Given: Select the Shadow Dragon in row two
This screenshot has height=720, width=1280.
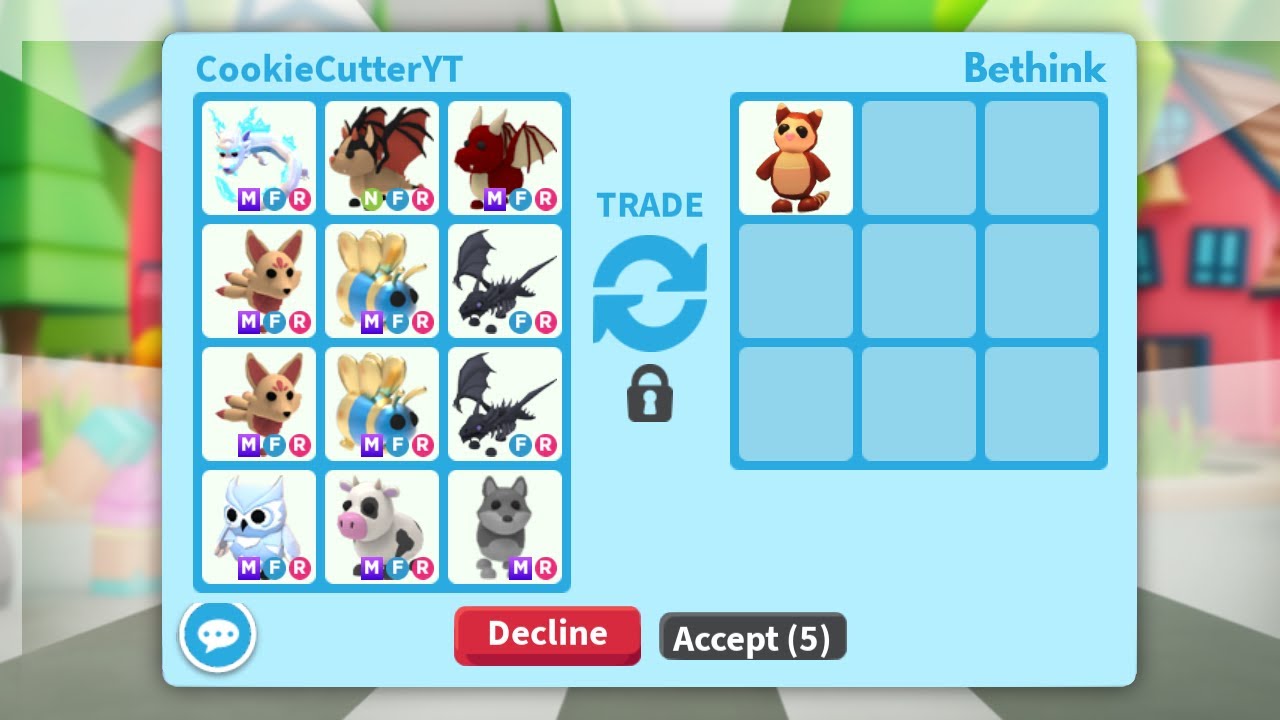Looking at the screenshot, I should pos(505,275).
